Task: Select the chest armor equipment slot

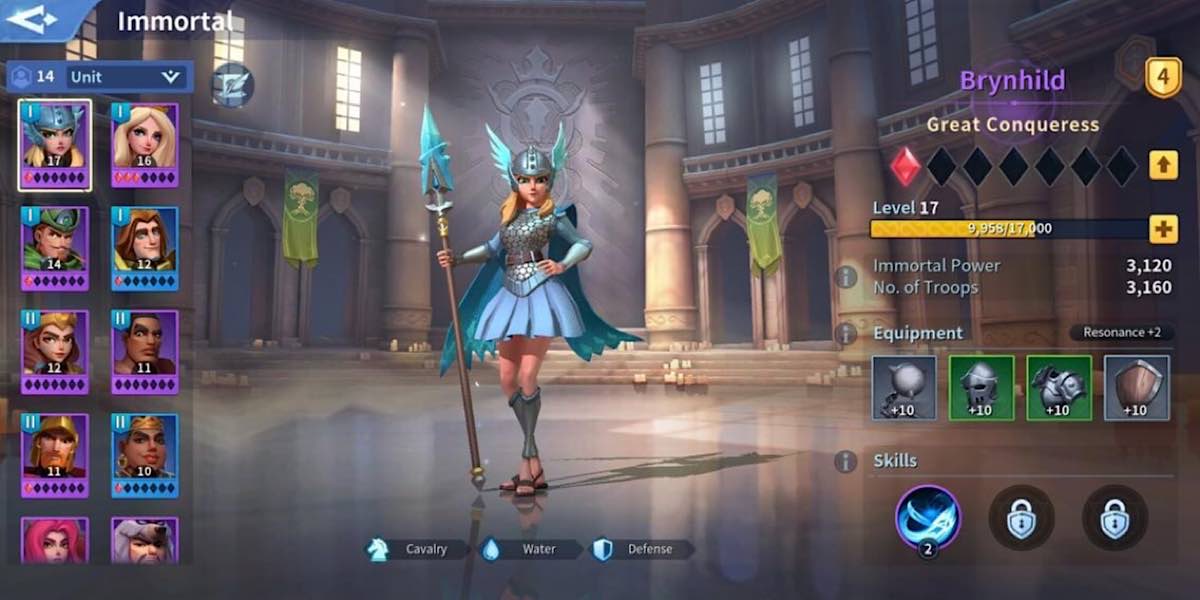Action: [x=1059, y=388]
